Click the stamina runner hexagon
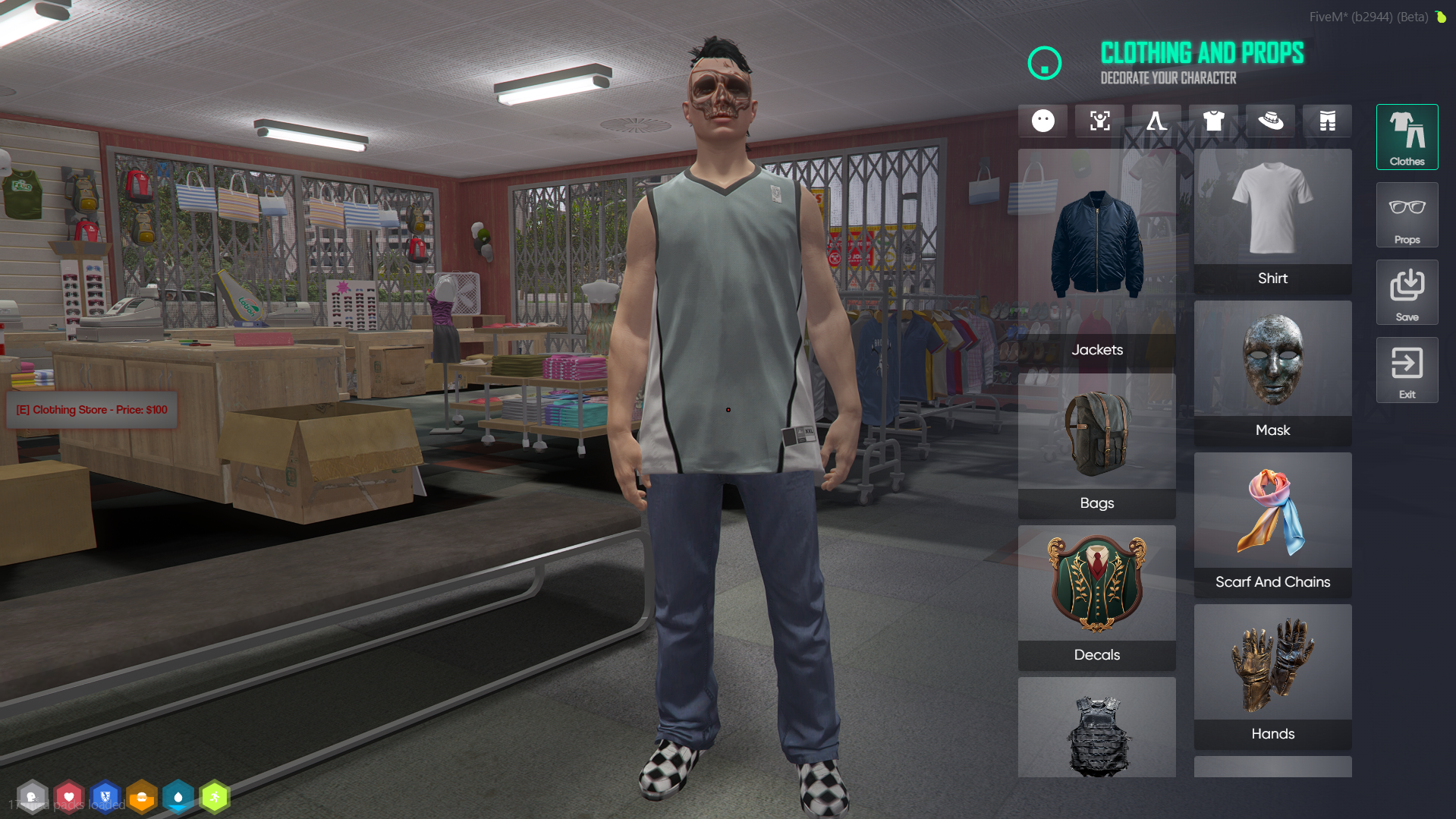 (215, 797)
